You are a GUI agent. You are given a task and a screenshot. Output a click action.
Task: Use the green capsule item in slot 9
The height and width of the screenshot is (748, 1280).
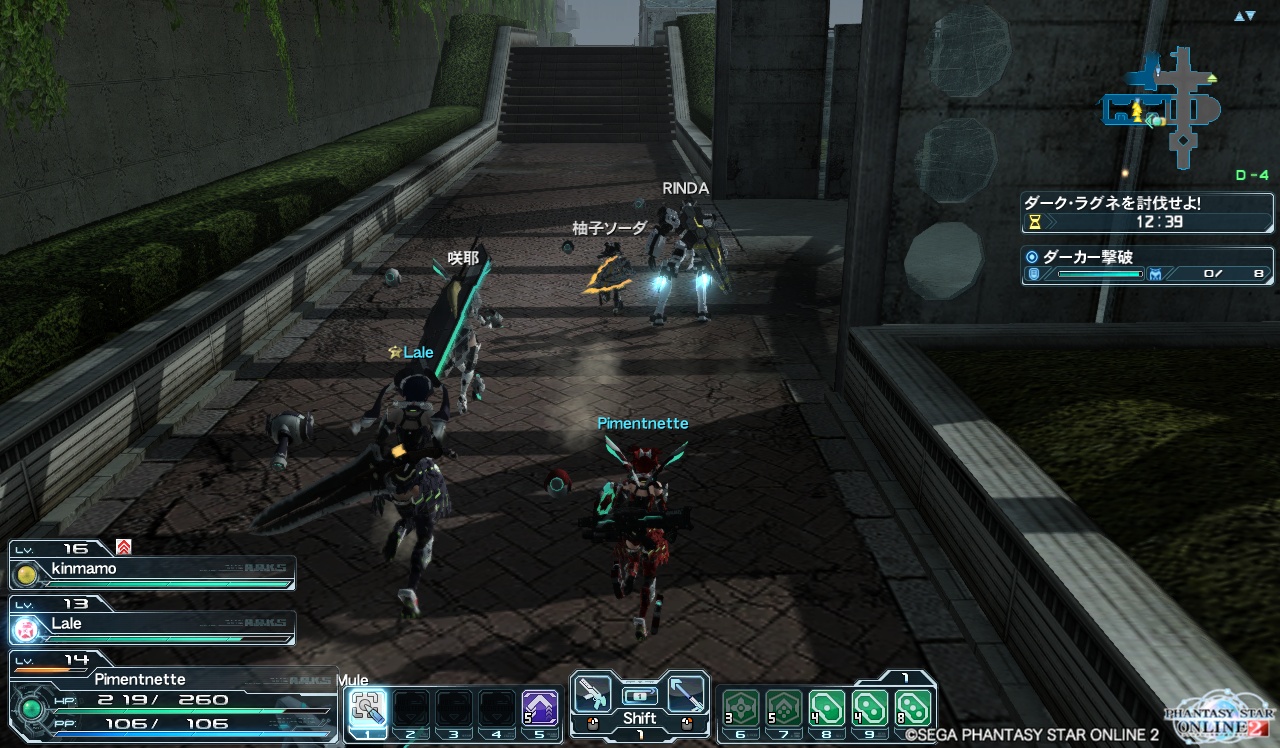[x=871, y=709]
